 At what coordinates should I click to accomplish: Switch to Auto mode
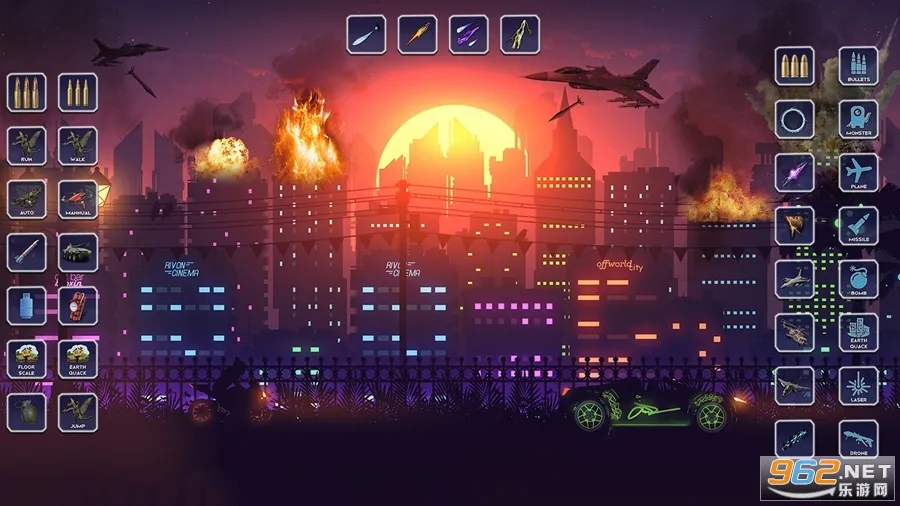(27, 200)
